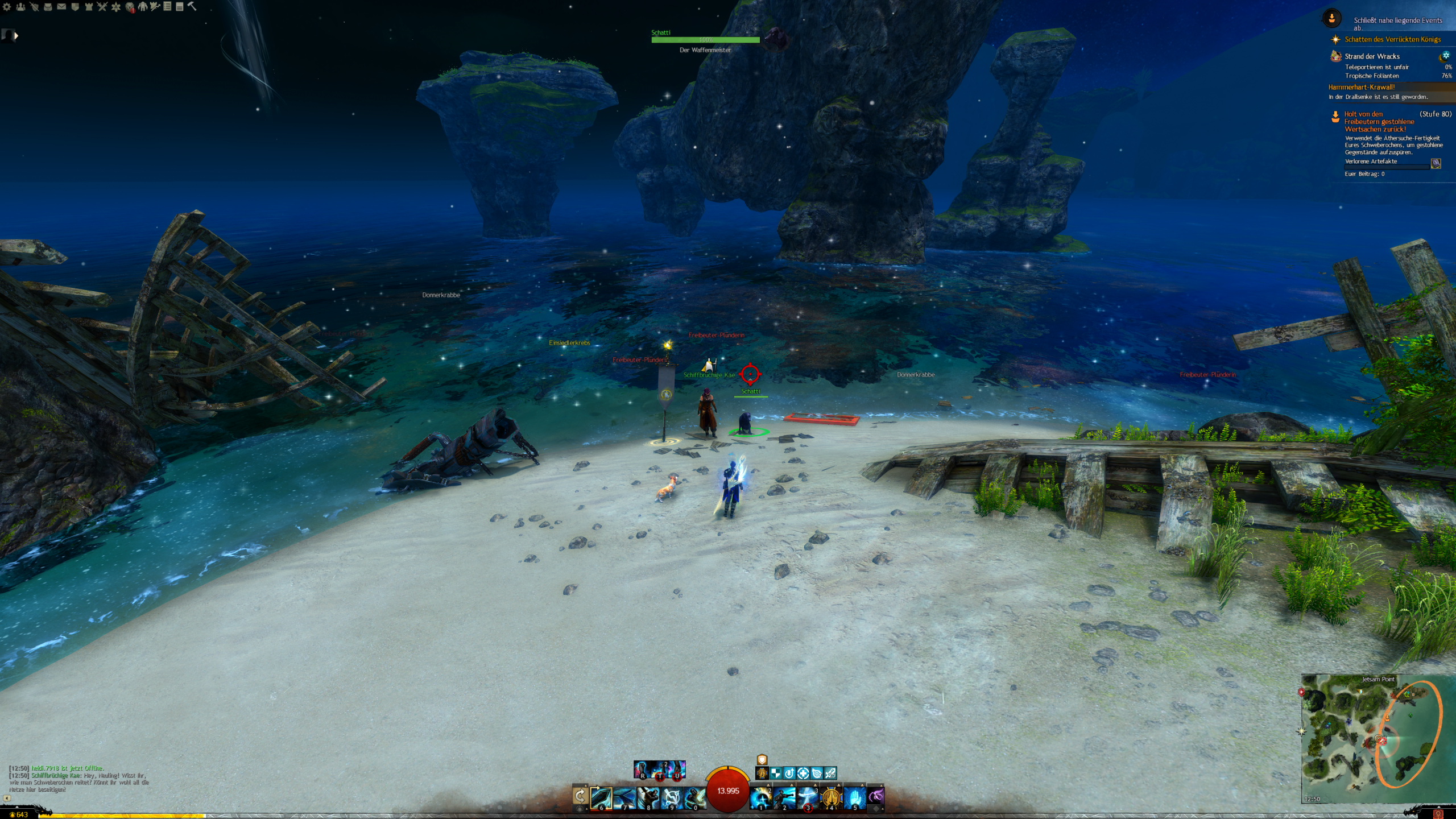Open the crossed swords PvP panel

click(x=102, y=7)
